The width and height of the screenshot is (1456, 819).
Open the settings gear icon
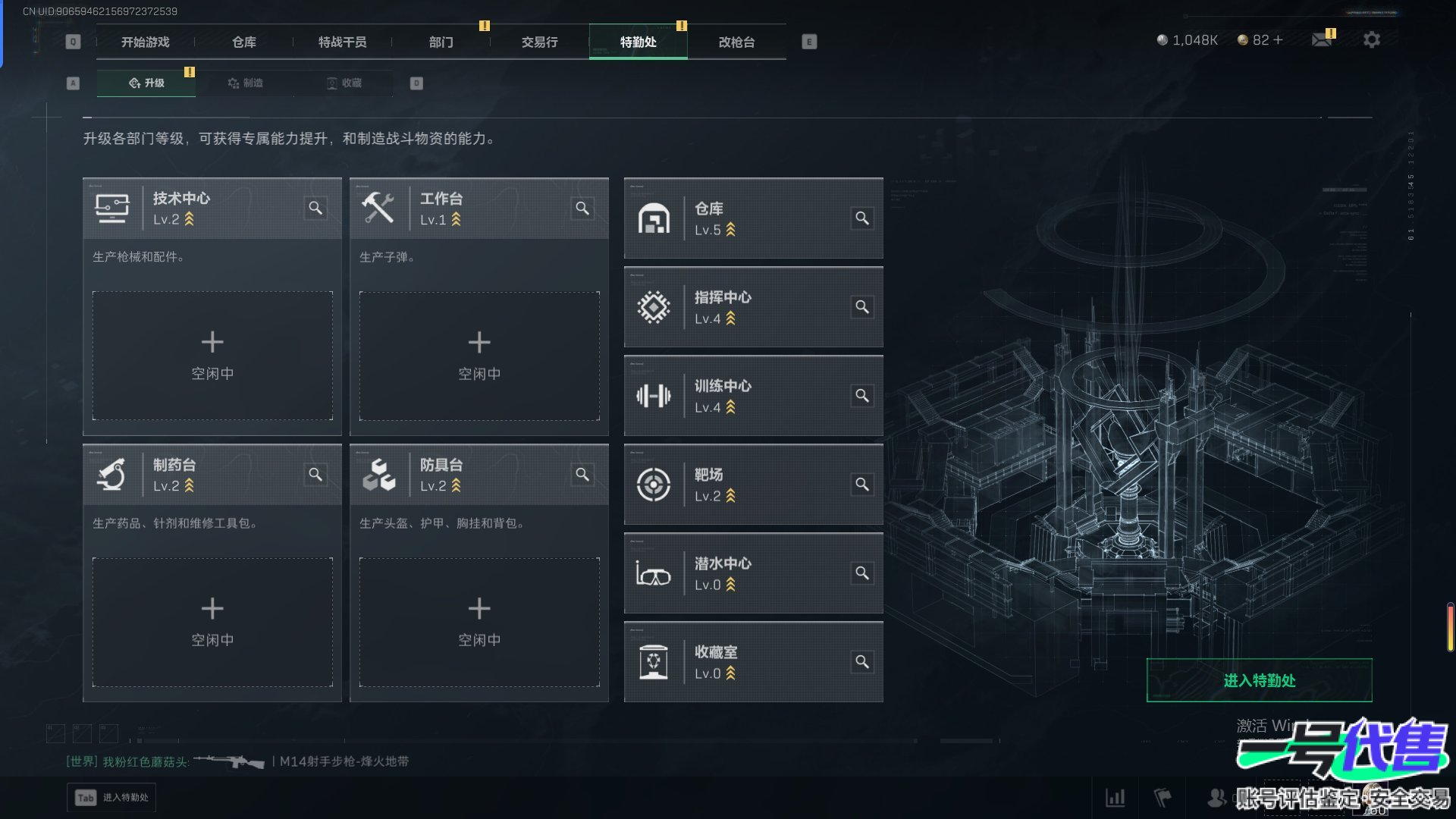[1371, 39]
